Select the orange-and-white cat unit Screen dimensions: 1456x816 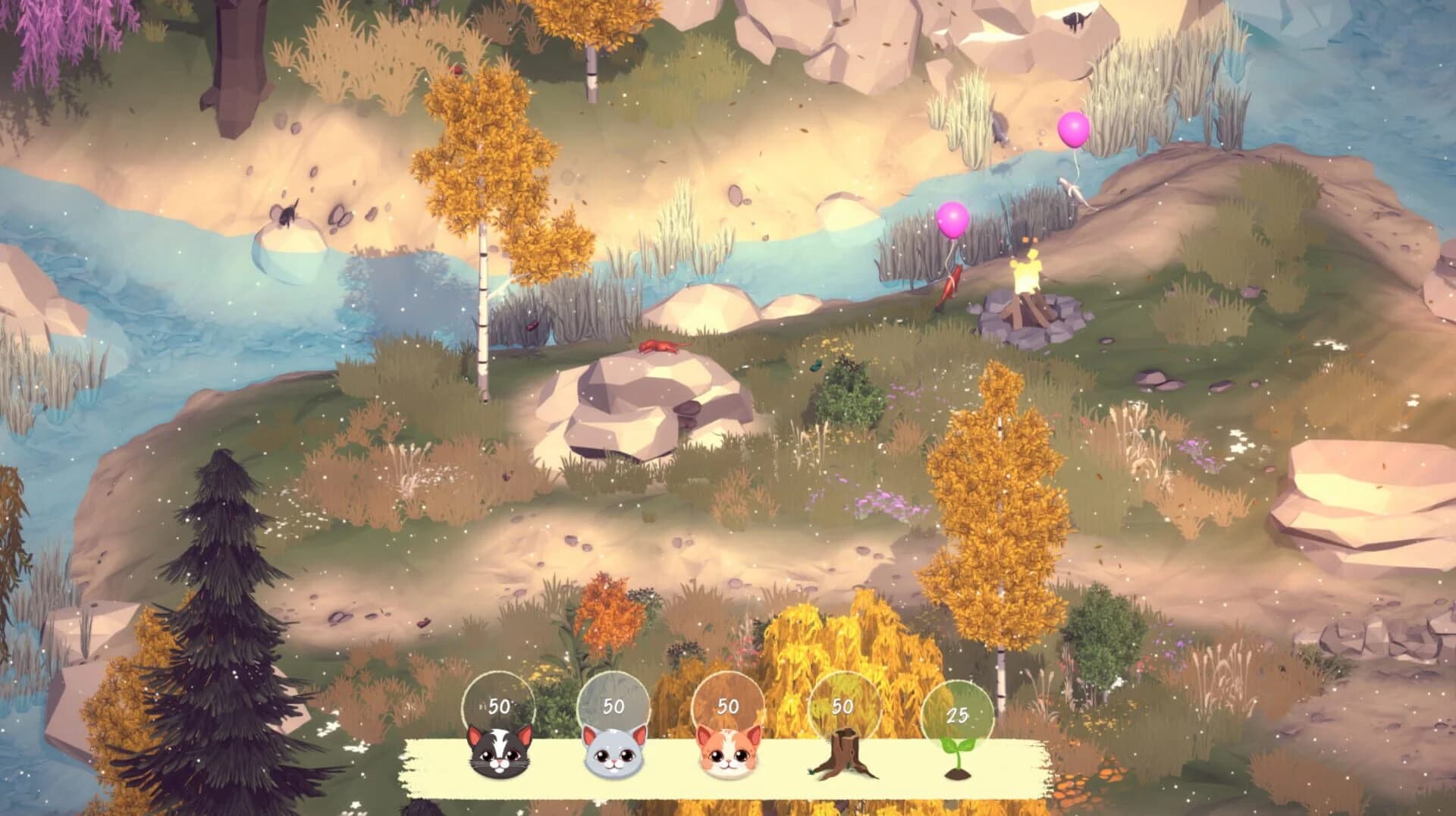[729, 757]
